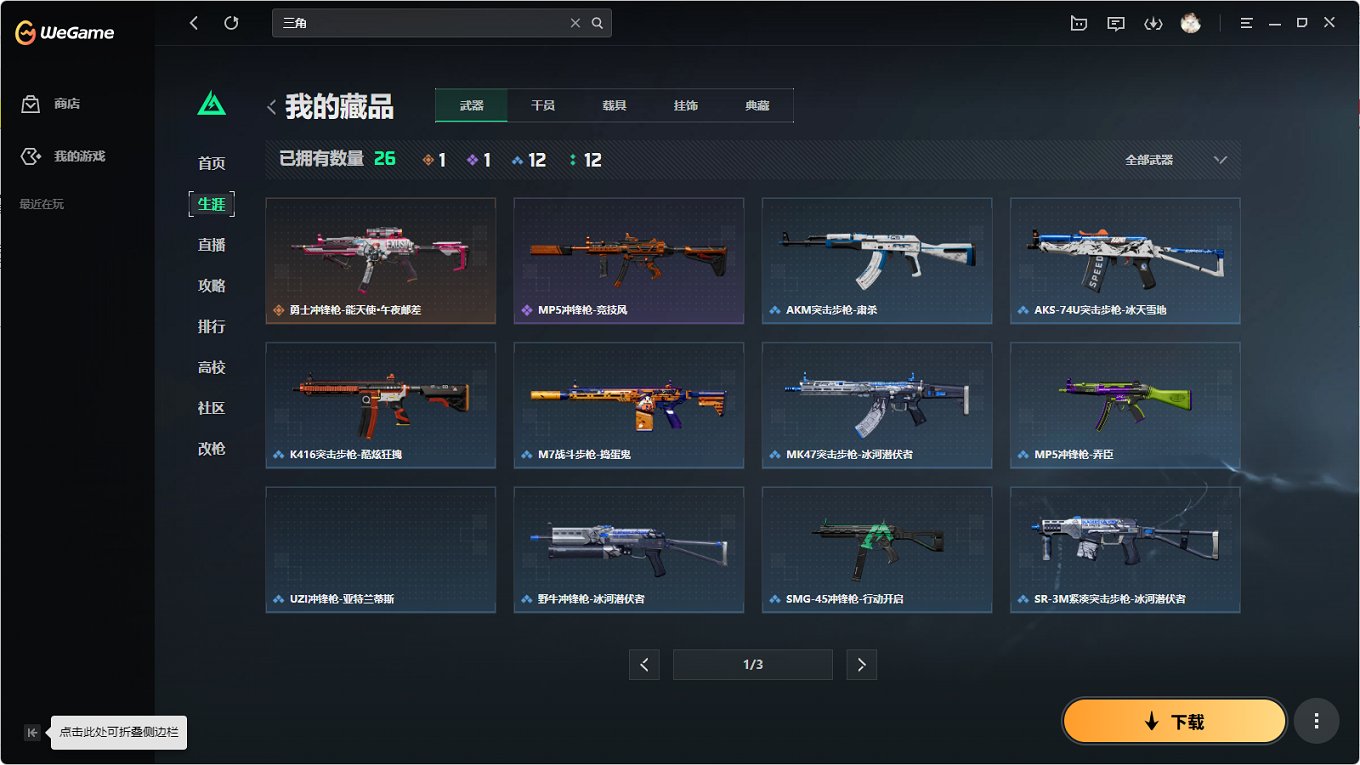
Task: Click the user avatar in title bar
Action: pyautogui.click(x=1190, y=22)
